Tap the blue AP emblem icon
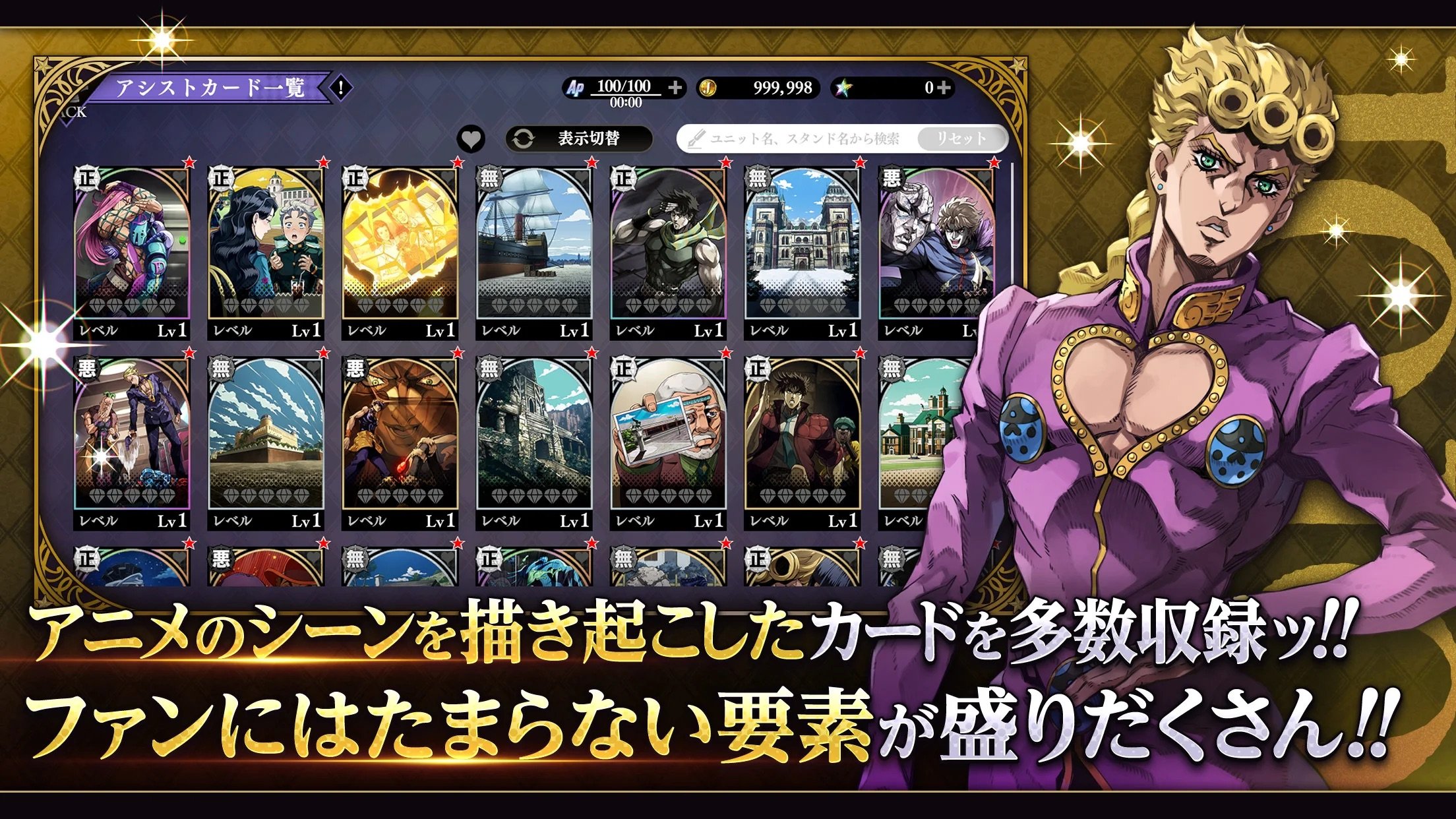1456x819 pixels. click(576, 87)
